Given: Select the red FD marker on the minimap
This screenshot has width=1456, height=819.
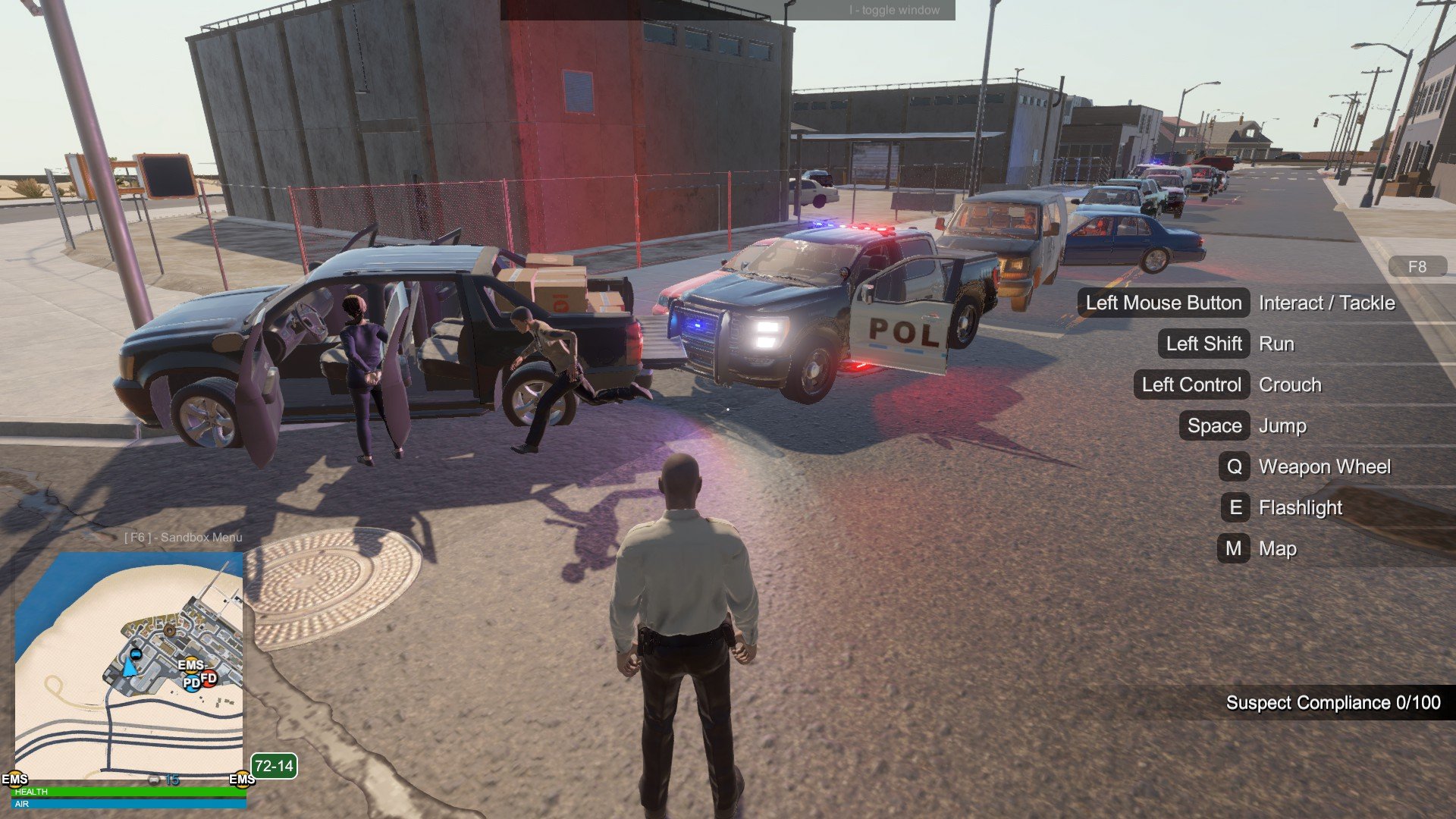Looking at the screenshot, I should (209, 678).
